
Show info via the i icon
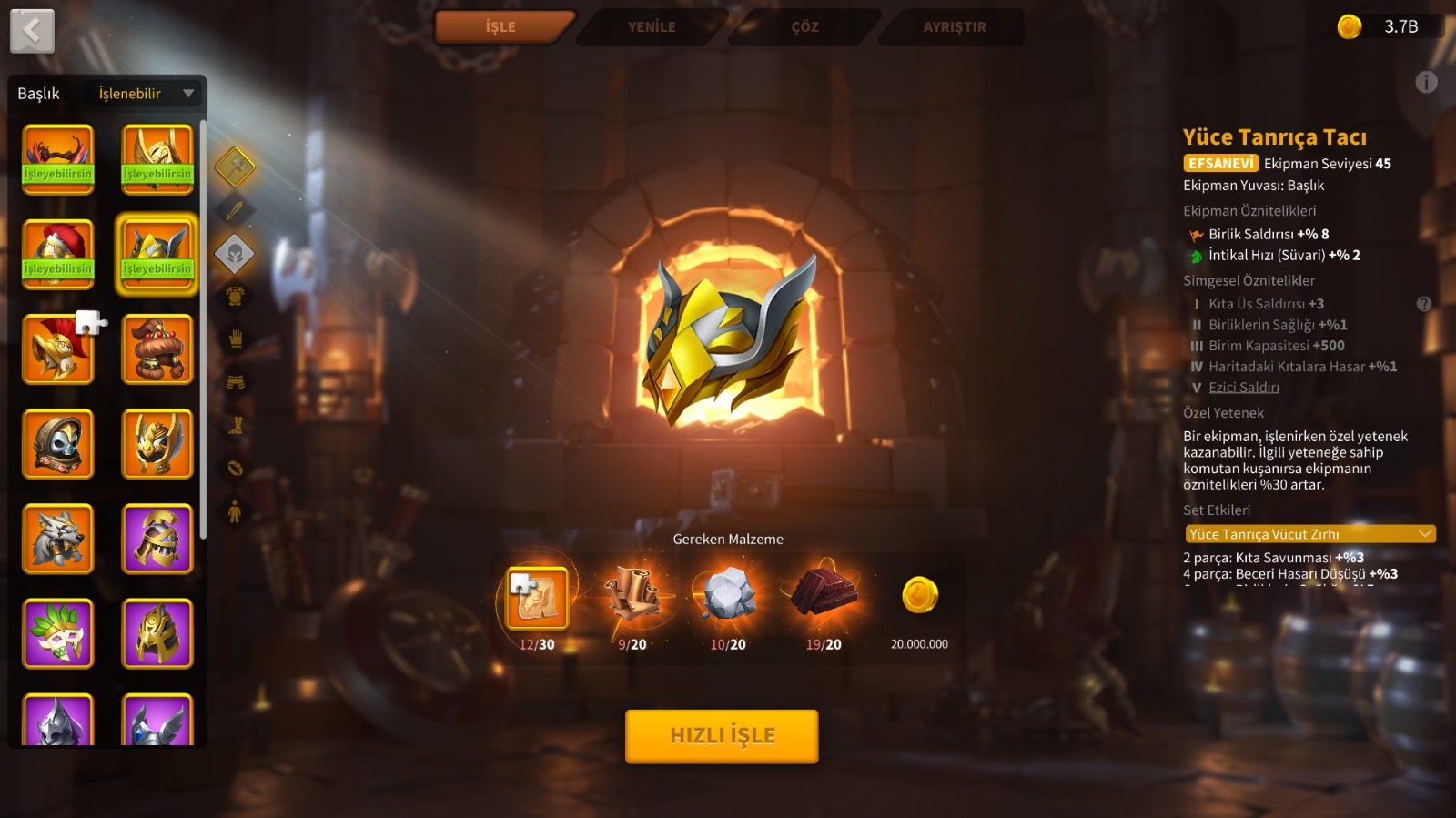[1426, 83]
